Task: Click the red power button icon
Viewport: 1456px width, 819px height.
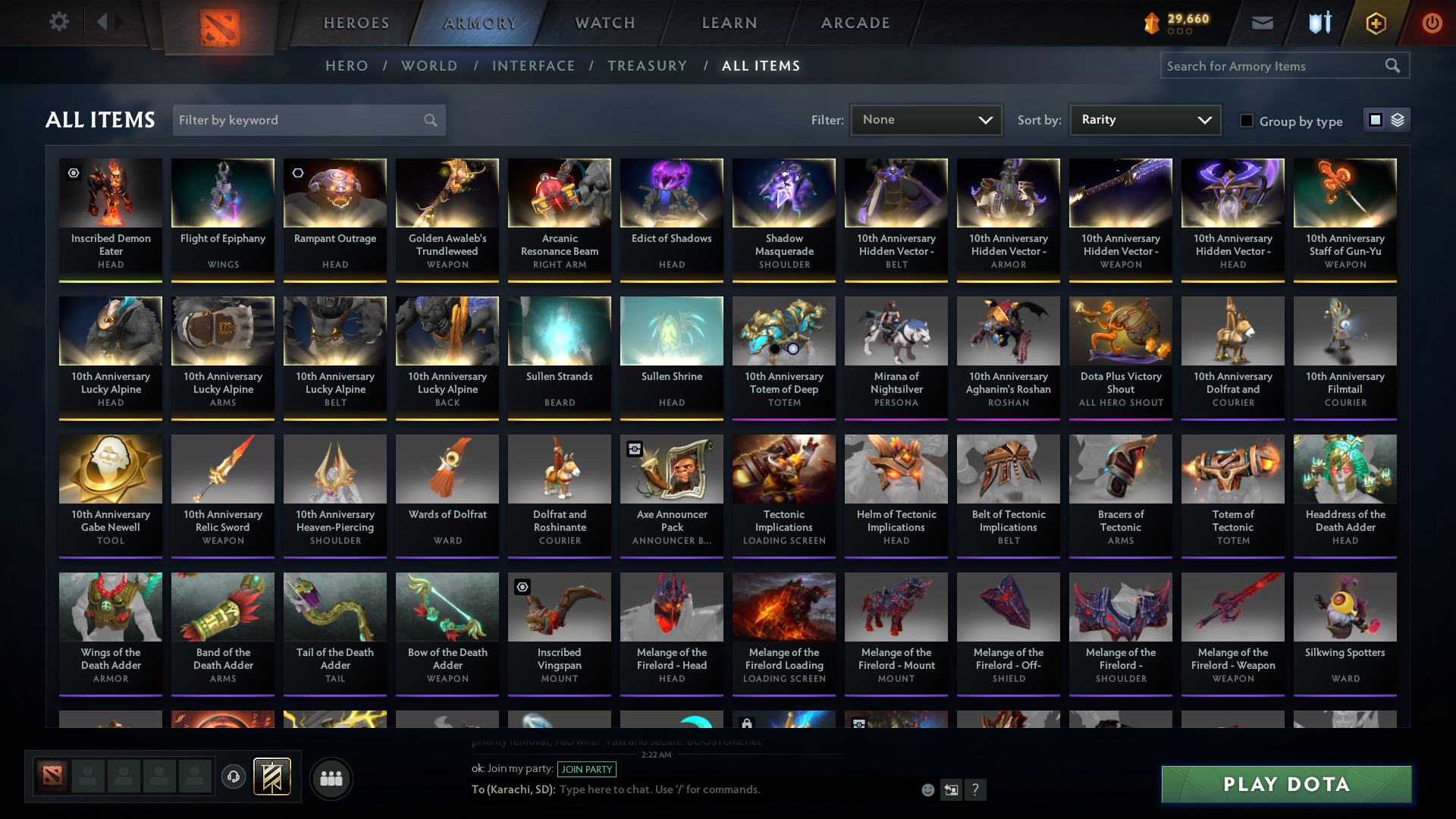Action: pos(1432,23)
